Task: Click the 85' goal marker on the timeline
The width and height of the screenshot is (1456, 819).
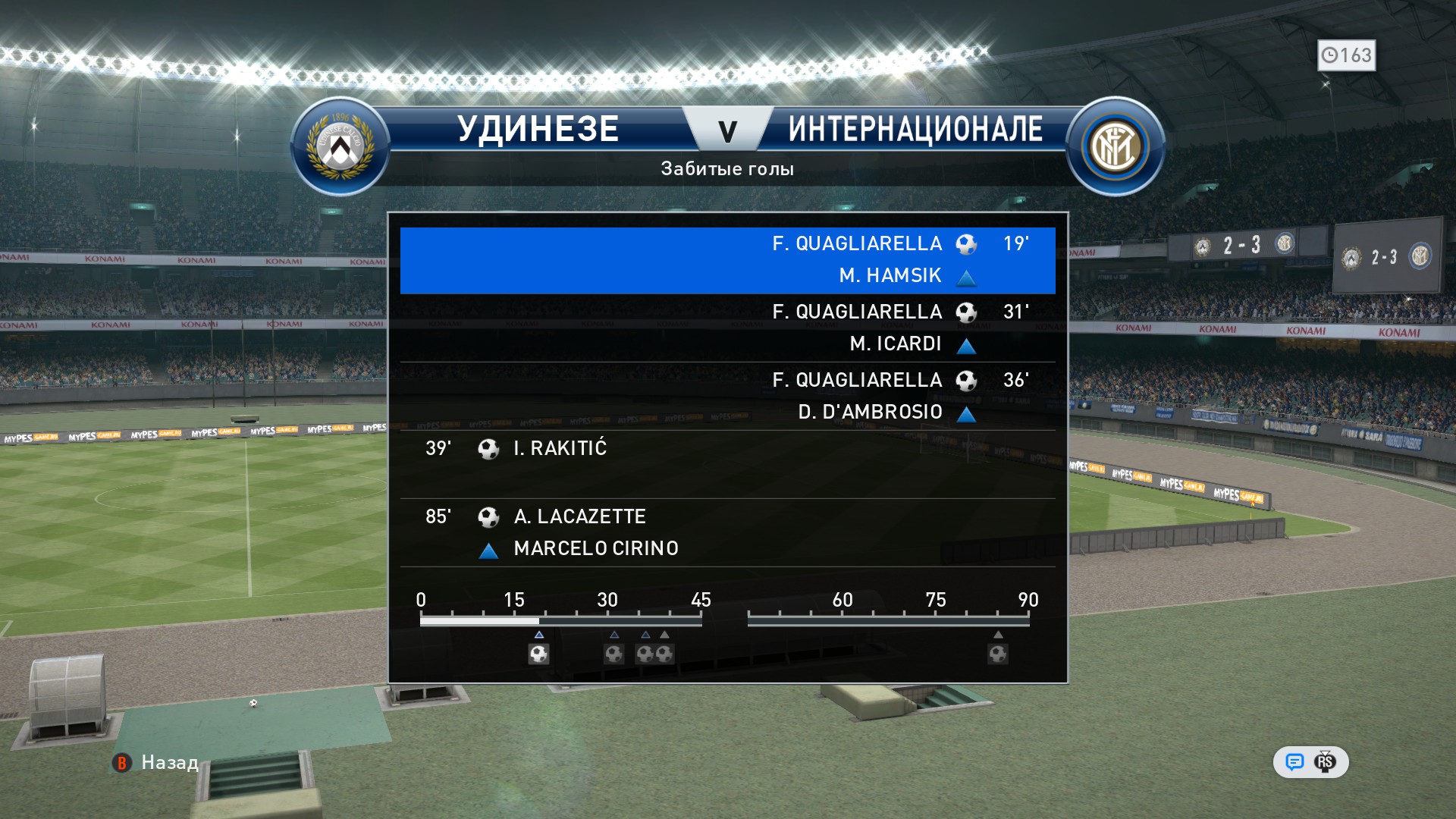Action: [997, 653]
